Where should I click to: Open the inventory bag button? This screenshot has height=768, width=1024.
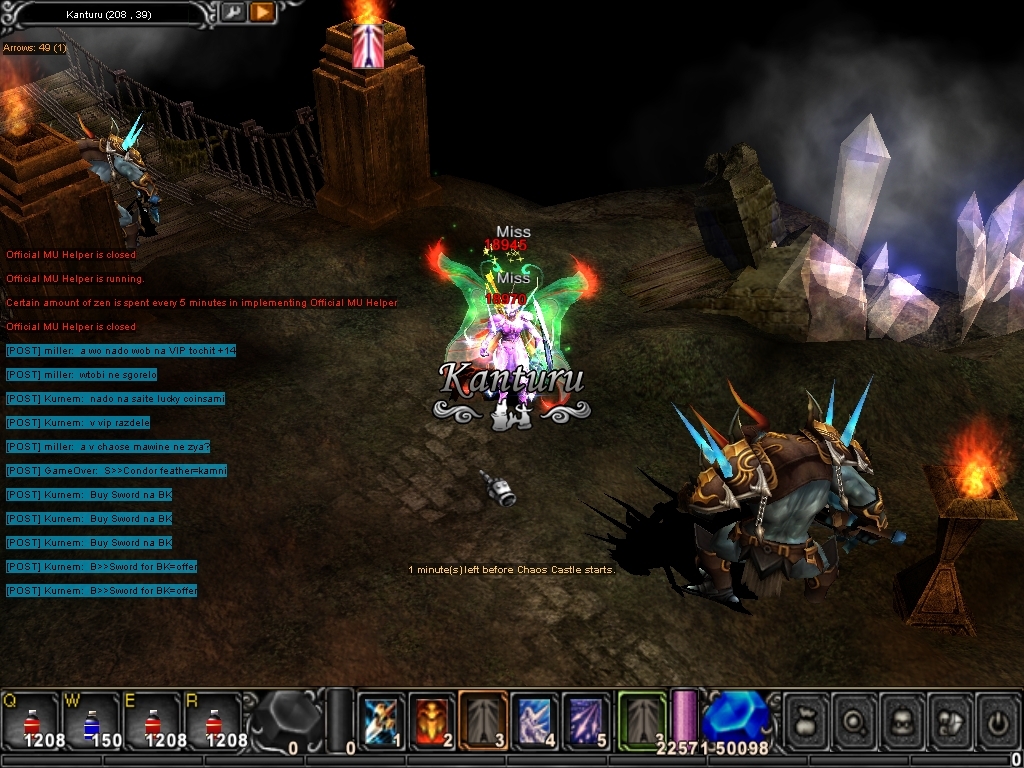808,718
